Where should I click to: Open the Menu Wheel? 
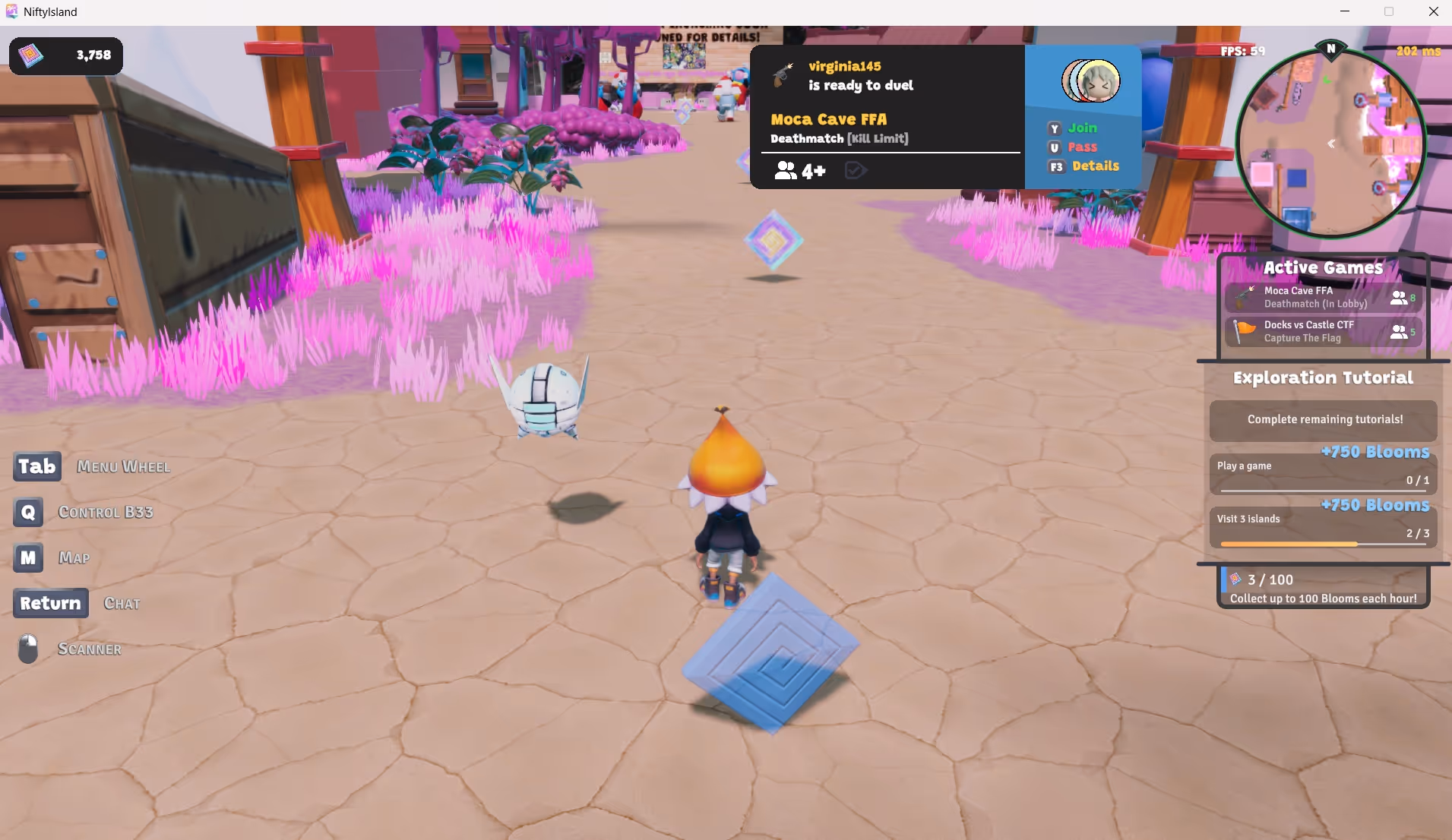[37, 466]
